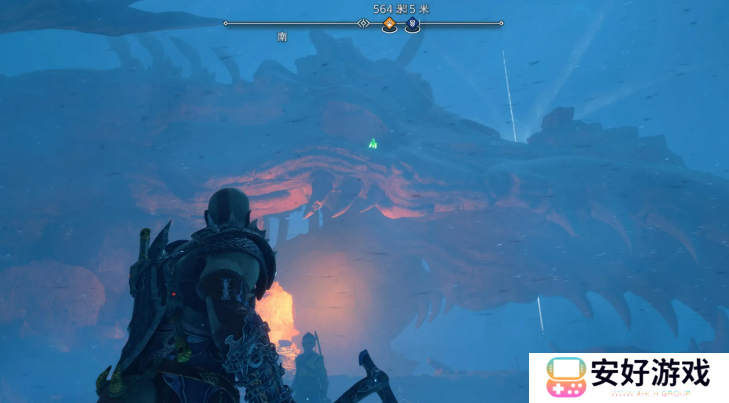Select the orange quest marker on the compass
The height and width of the screenshot is (403, 729).
point(389,24)
